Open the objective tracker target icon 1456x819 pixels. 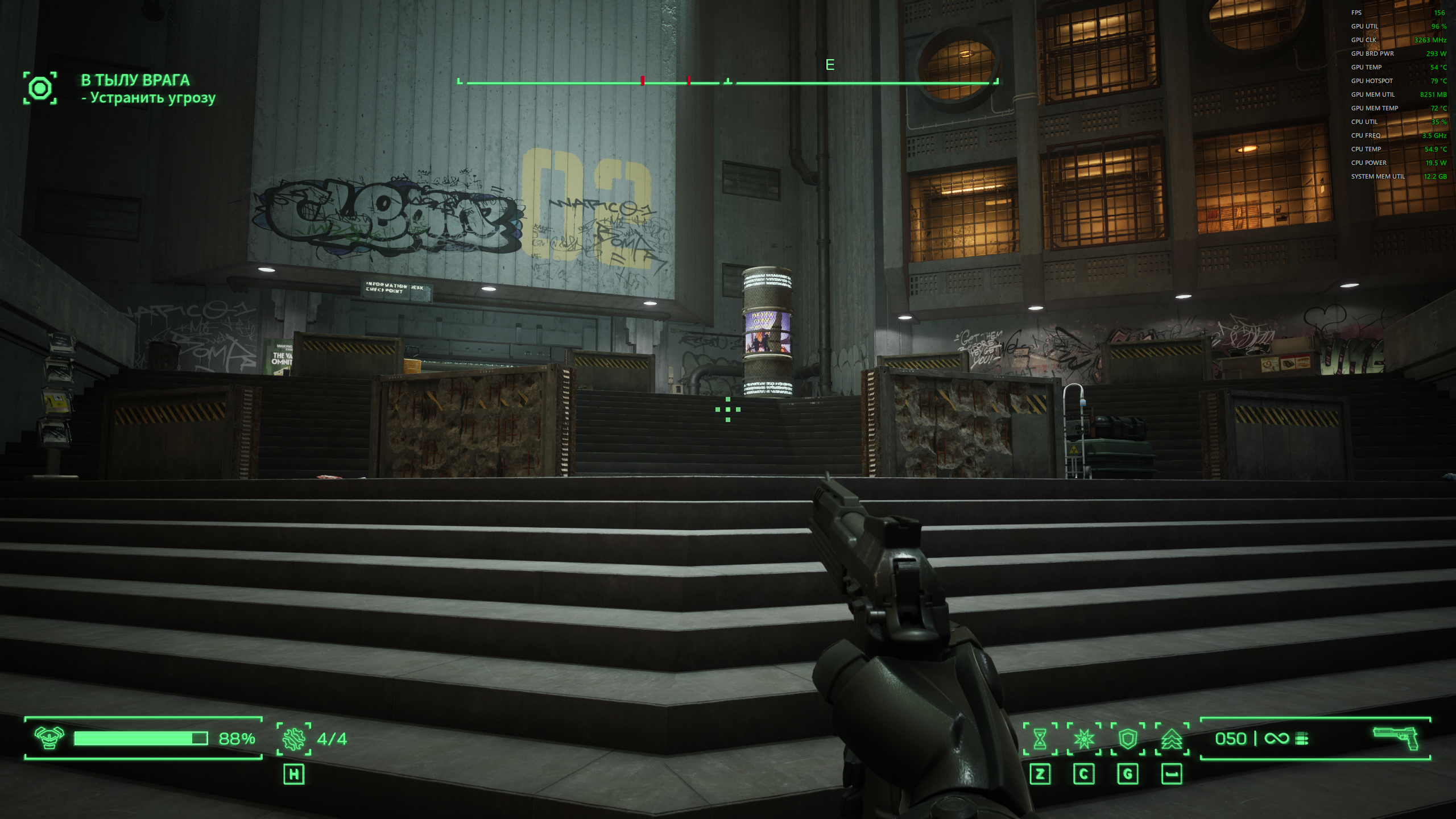[x=40, y=88]
